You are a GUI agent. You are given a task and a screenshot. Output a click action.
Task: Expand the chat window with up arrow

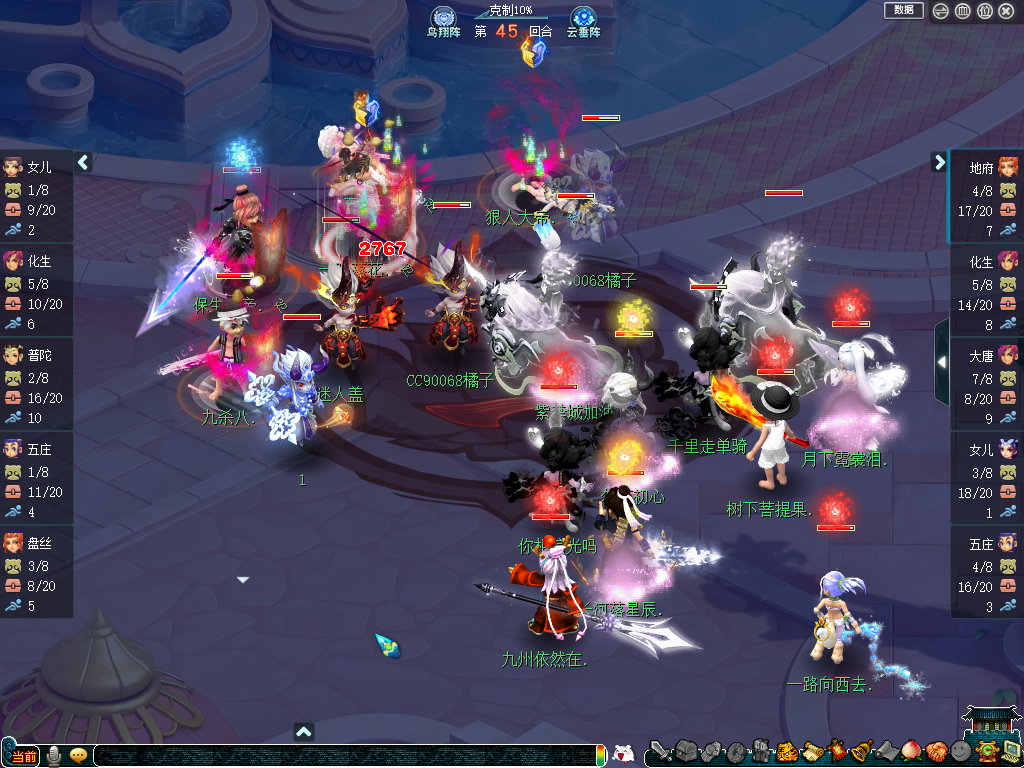(304, 732)
